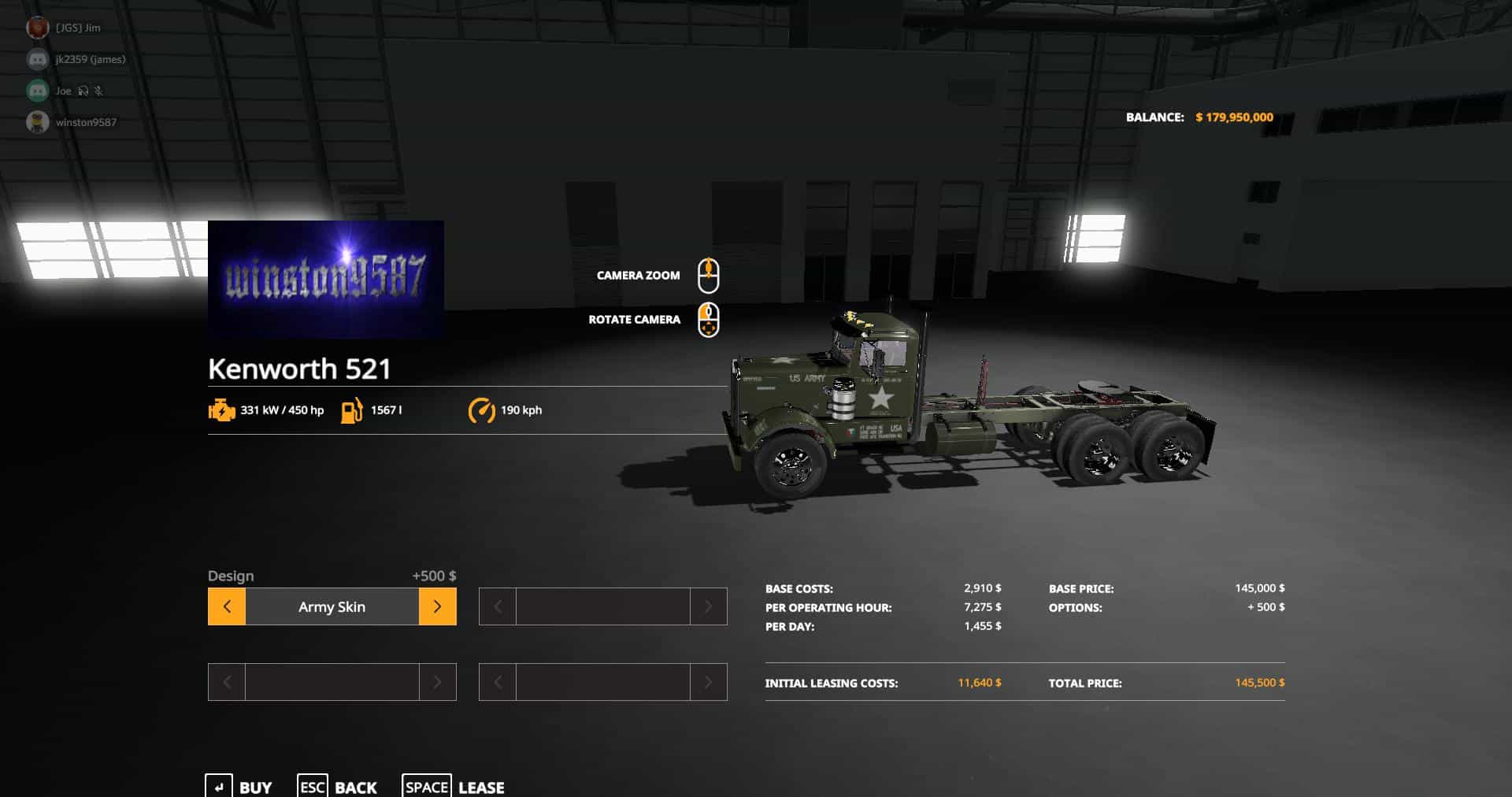Go back from the shop screen
The width and height of the screenshot is (1512, 797).
coord(338,787)
